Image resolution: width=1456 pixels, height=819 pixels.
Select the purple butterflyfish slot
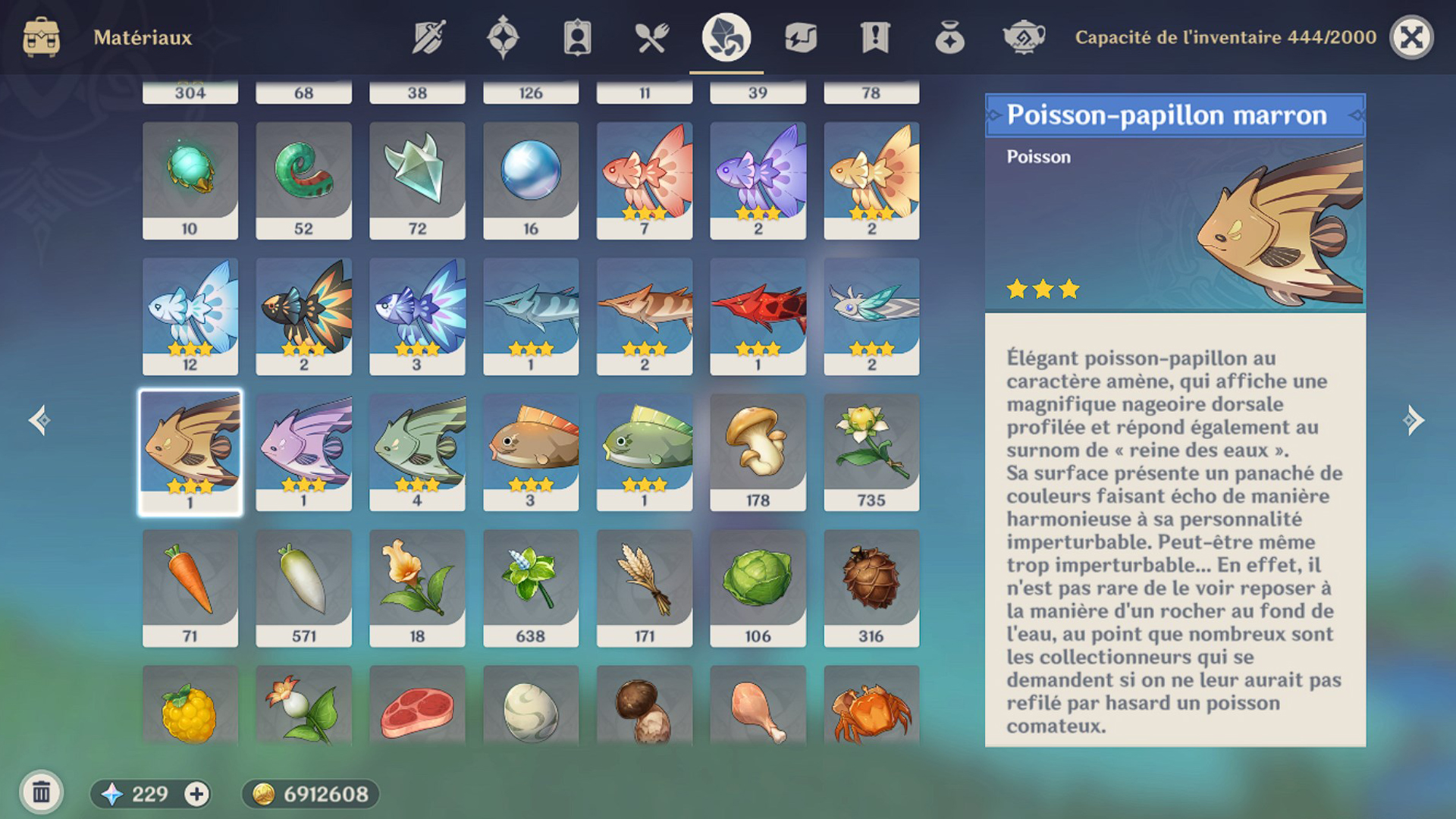pos(303,452)
